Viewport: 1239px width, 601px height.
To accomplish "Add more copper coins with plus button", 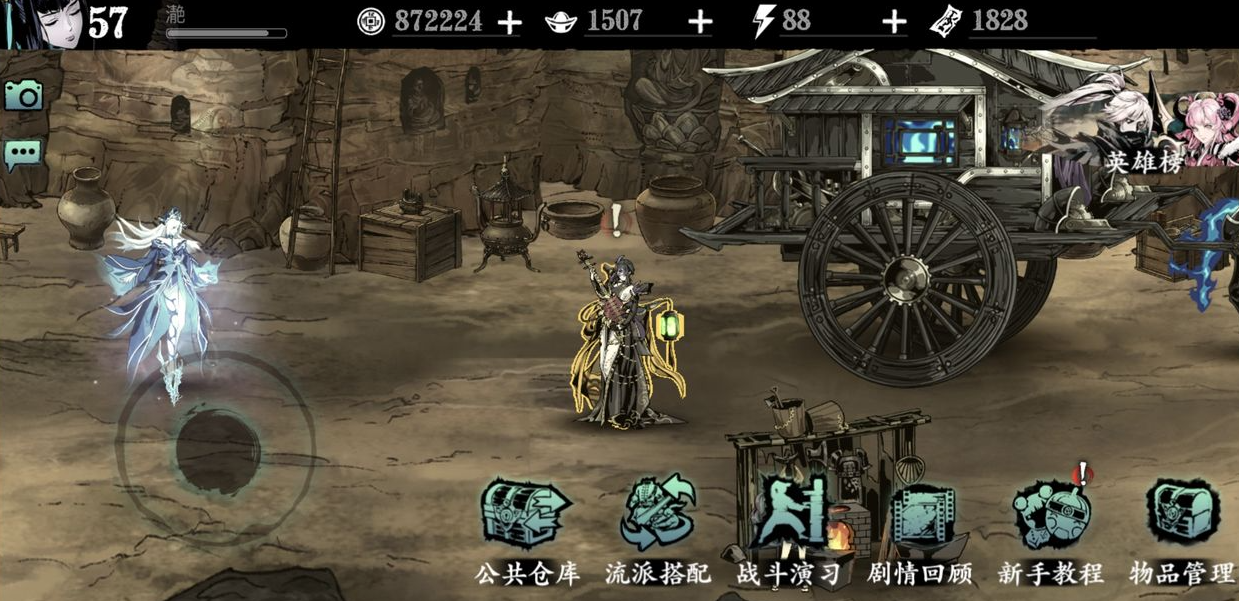I will [509, 22].
